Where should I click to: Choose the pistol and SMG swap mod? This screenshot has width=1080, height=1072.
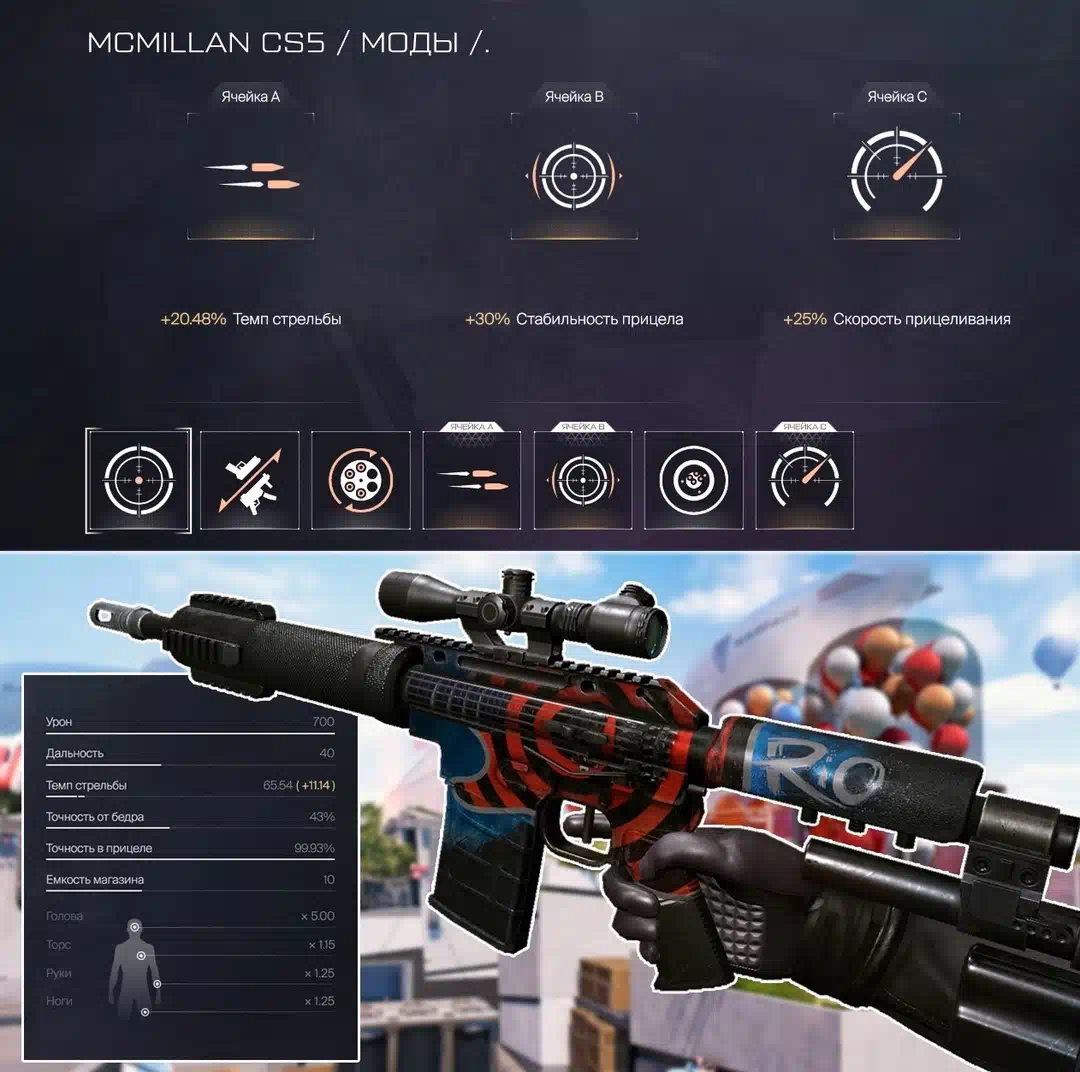(x=250, y=480)
